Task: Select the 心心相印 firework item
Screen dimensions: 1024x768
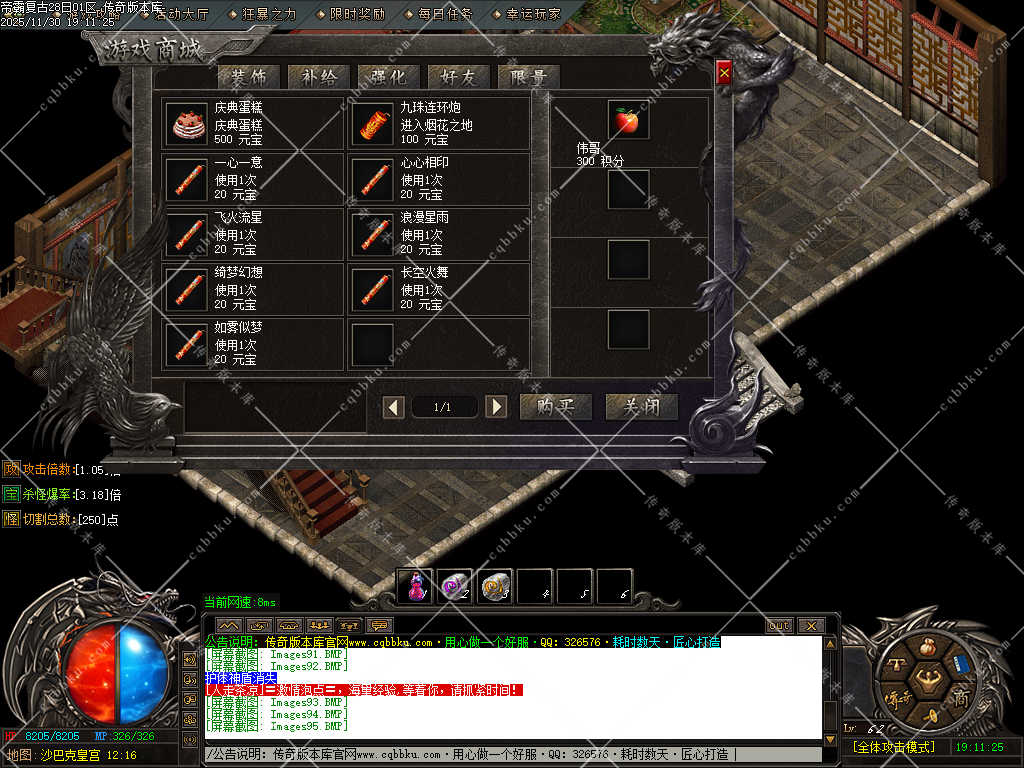Action: (x=371, y=178)
